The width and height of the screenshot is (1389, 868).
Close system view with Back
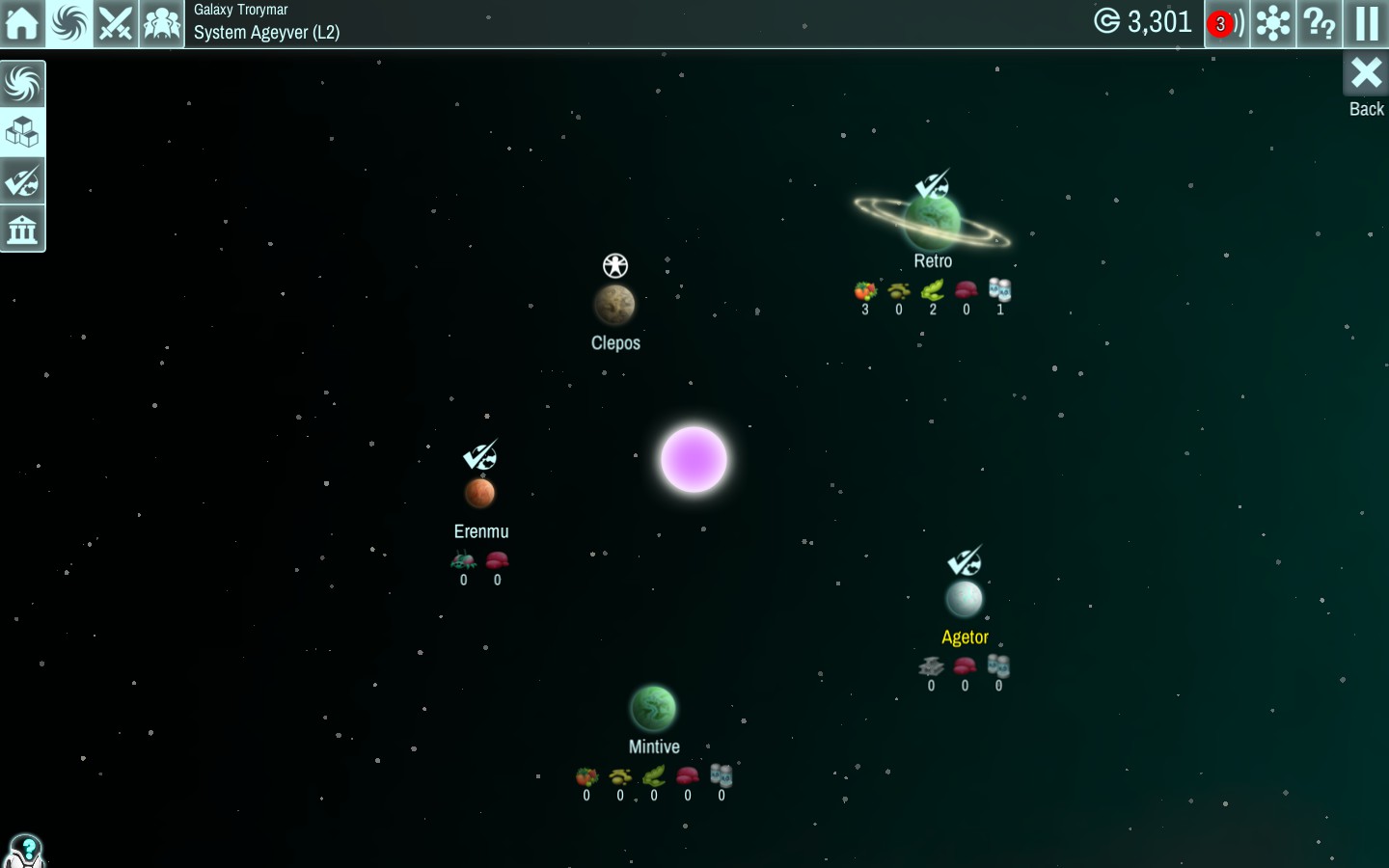pyautogui.click(x=1366, y=84)
